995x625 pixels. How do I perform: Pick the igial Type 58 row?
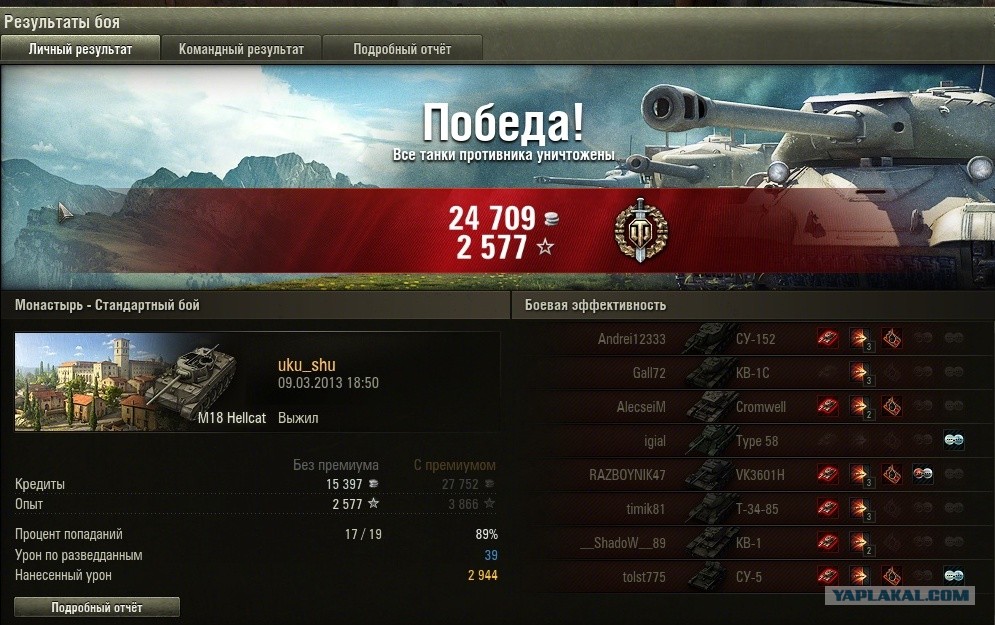pyautogui.click(x=750, y=441)
